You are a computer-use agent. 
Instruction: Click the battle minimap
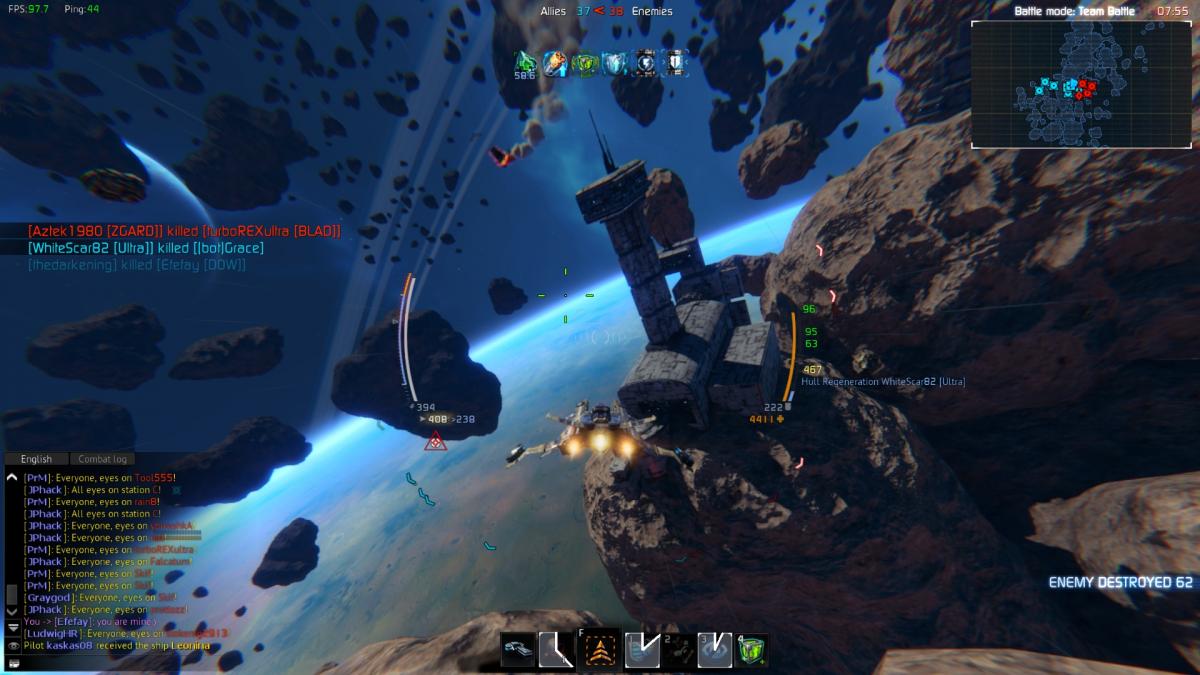pyautogui.click(x=1080, y=85)
